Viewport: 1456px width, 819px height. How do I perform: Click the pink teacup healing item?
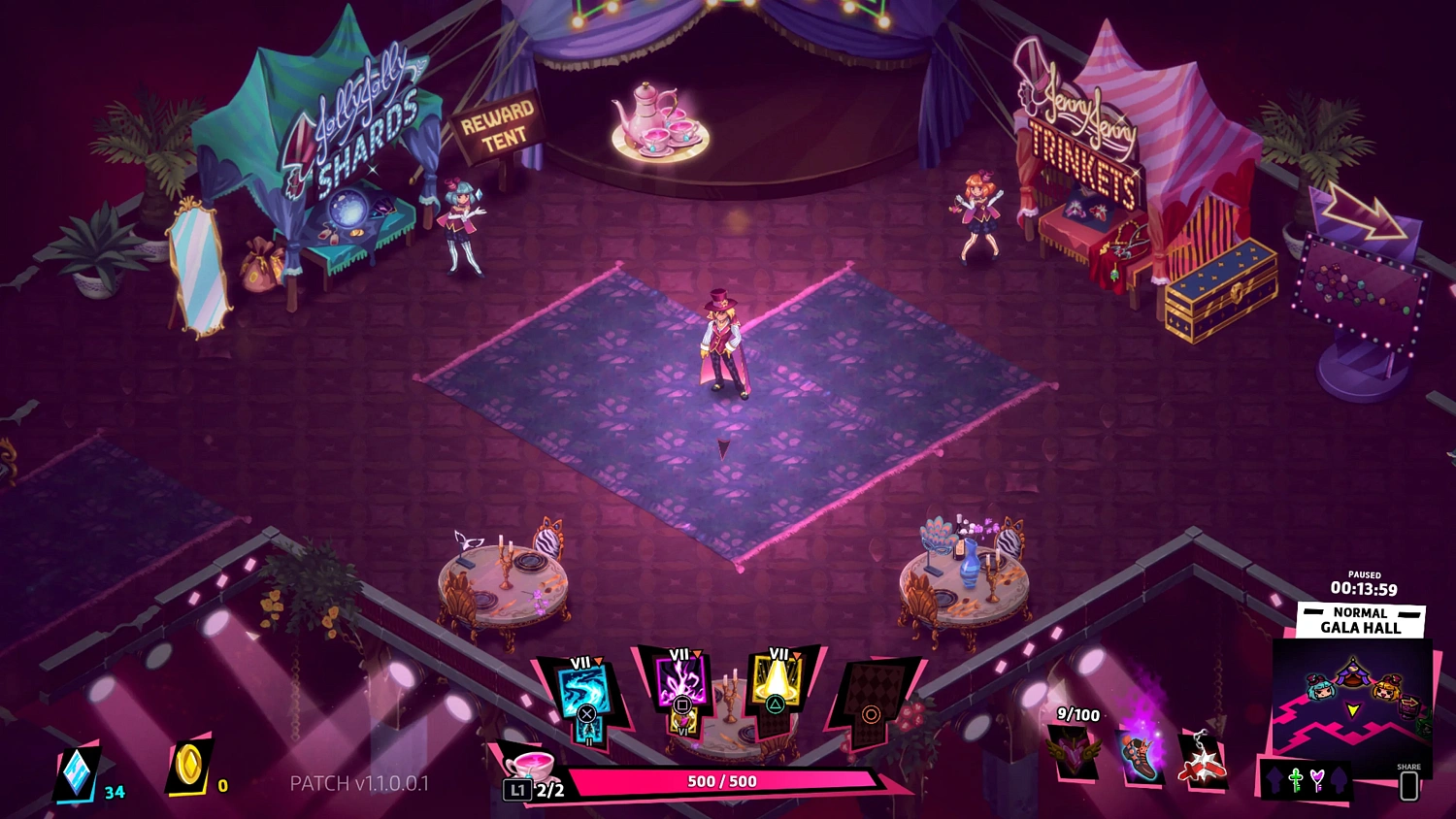[x=531, y=764]
